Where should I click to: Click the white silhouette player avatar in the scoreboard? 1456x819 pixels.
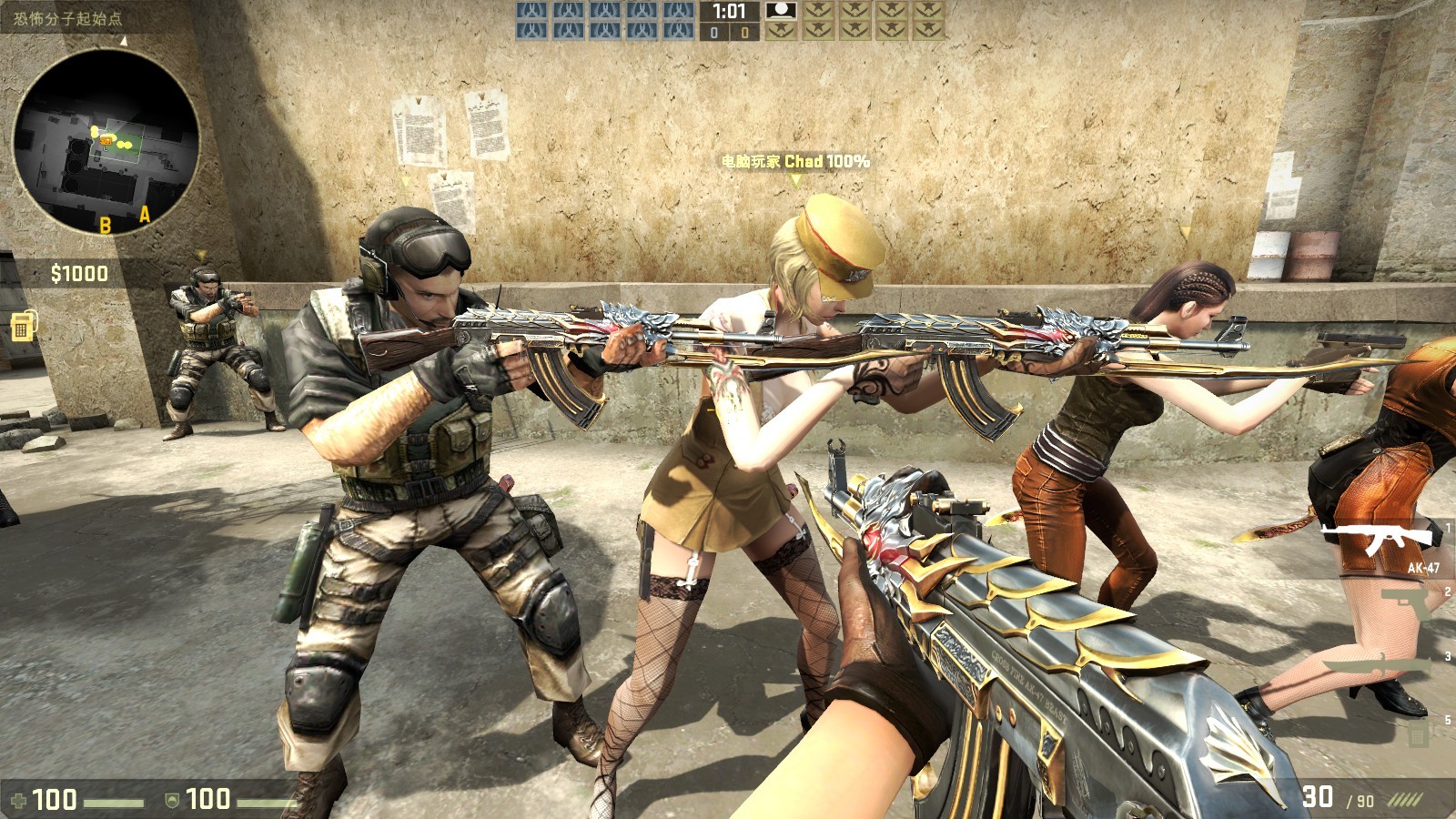(x=779, y=11)
